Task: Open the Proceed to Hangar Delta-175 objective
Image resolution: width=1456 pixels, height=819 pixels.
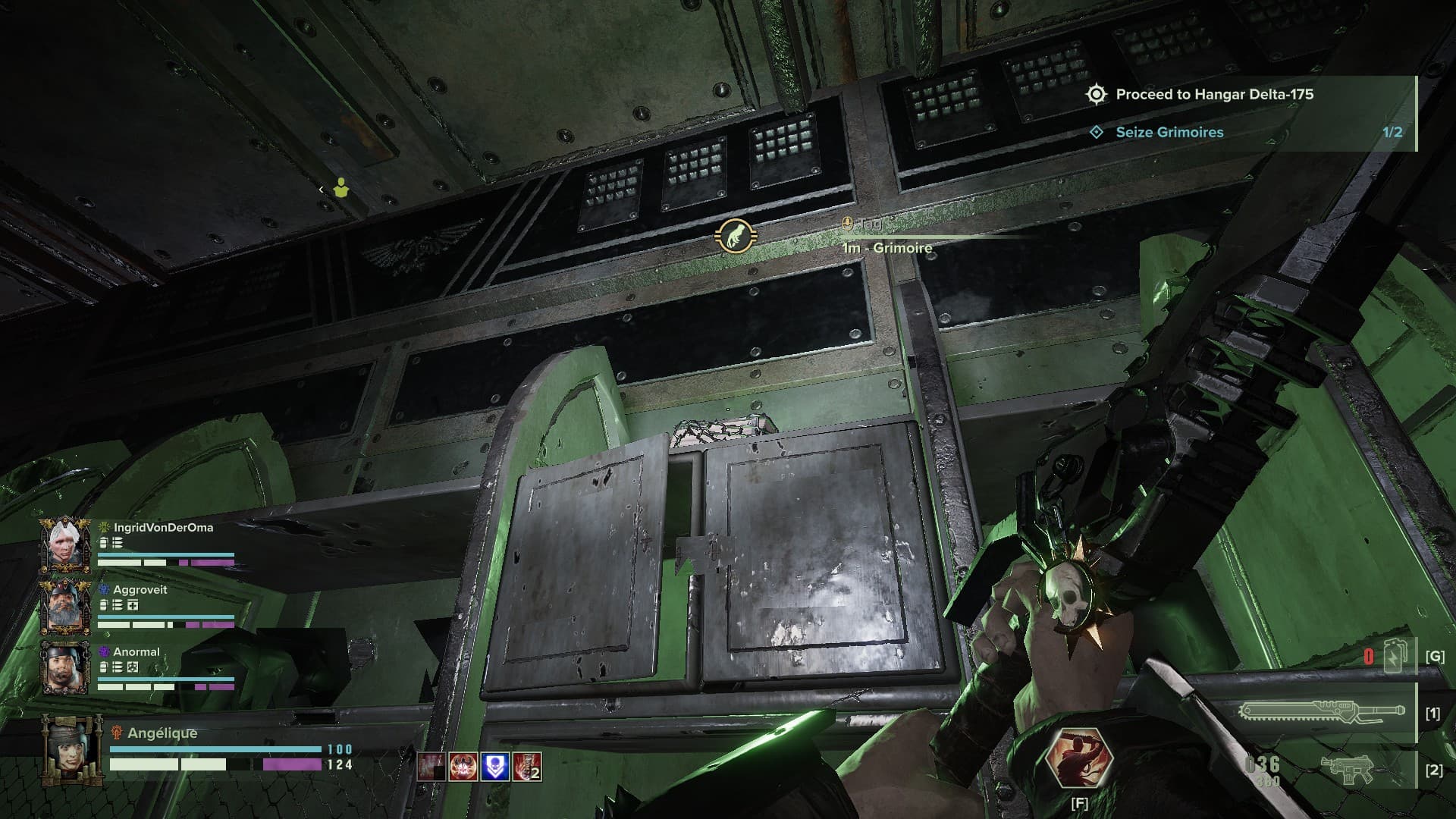Action: point(1213,95)
